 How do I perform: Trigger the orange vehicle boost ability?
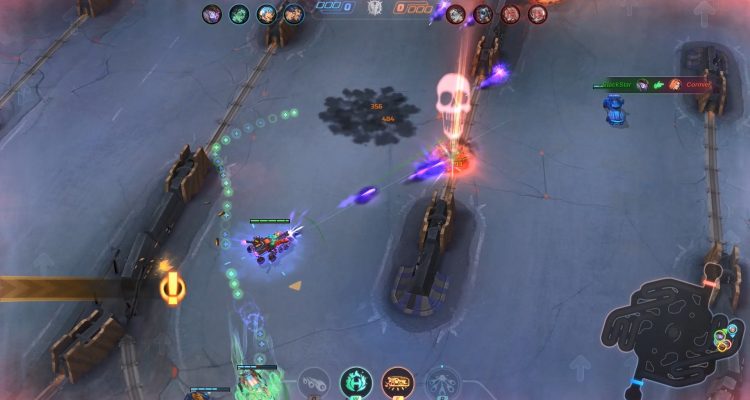[x=398, y=382]
